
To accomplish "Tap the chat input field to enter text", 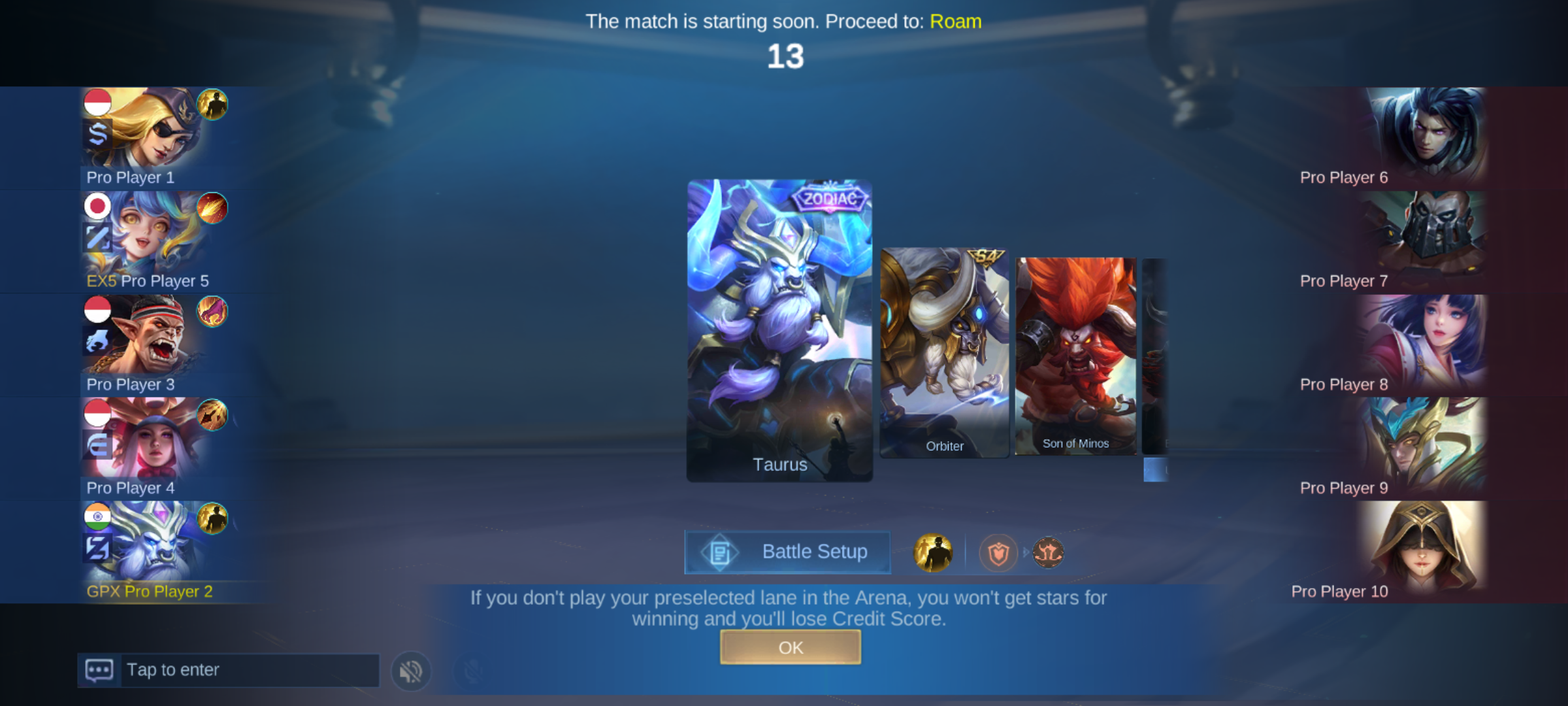I will [248, 669].
